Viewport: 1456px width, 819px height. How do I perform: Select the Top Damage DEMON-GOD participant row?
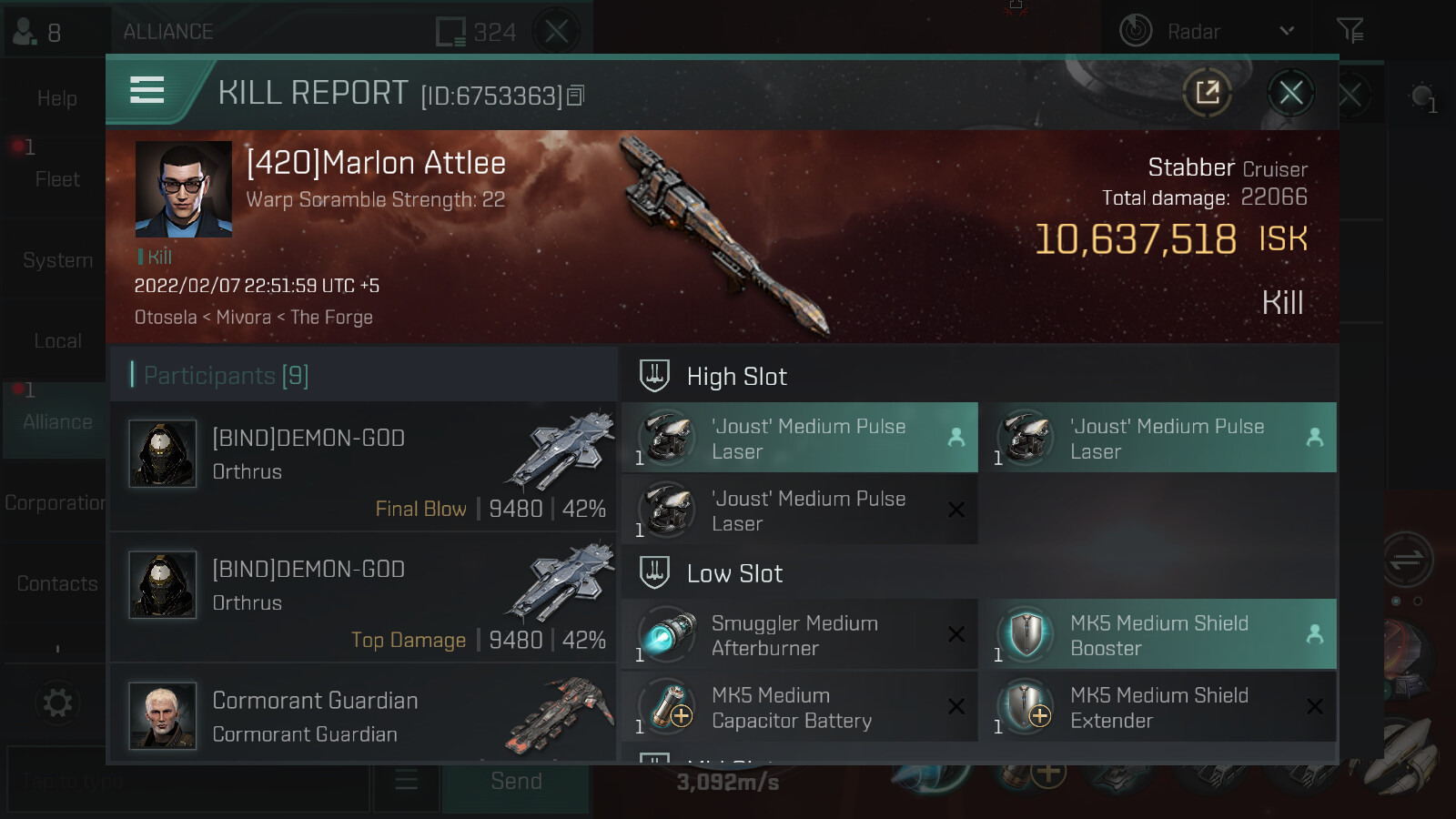click(364, 599)
